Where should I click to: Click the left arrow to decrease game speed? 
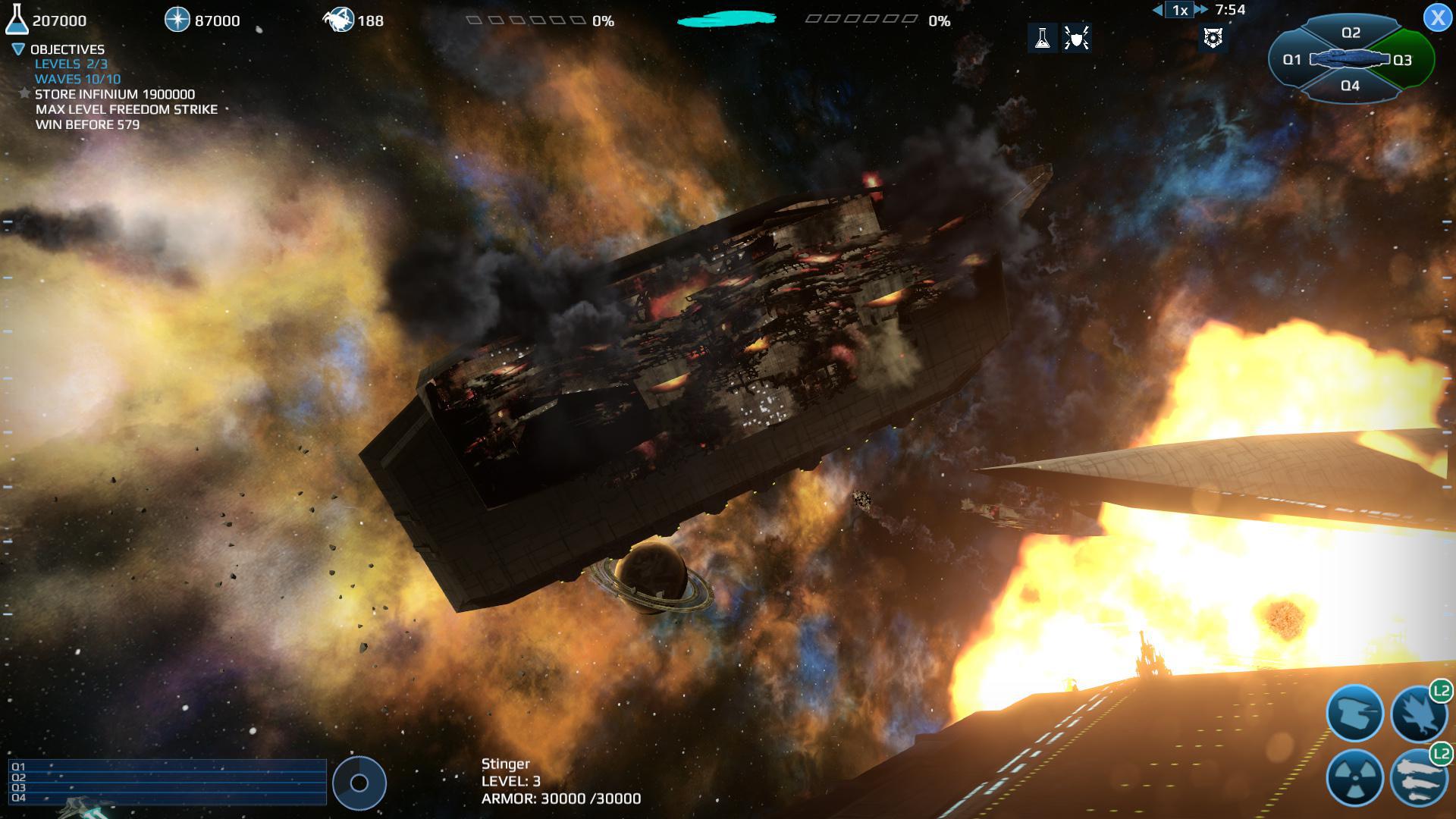pyautogui.click(x=1157, y=11)
